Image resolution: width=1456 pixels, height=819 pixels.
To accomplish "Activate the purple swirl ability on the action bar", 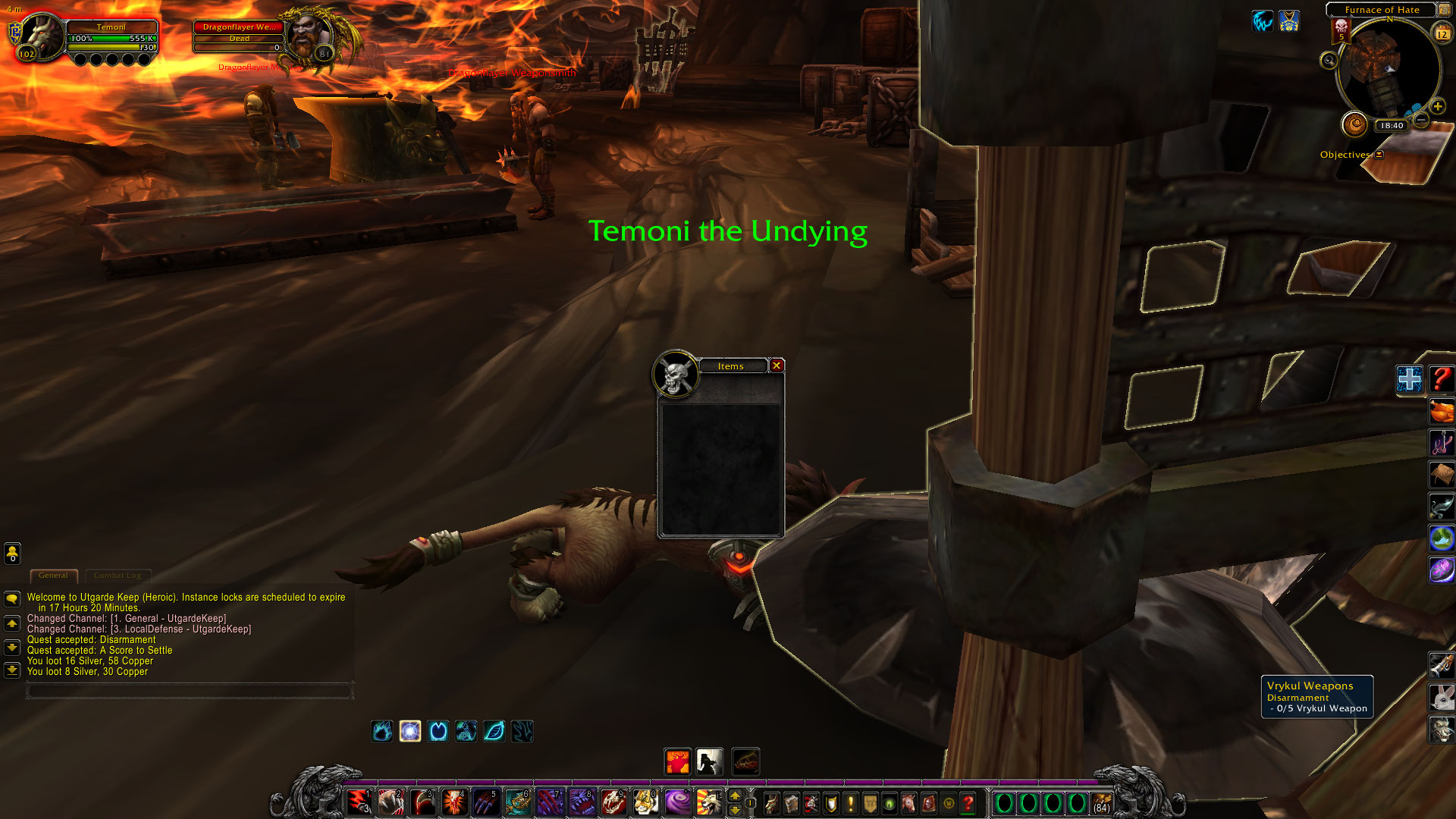I will [676, 802].
